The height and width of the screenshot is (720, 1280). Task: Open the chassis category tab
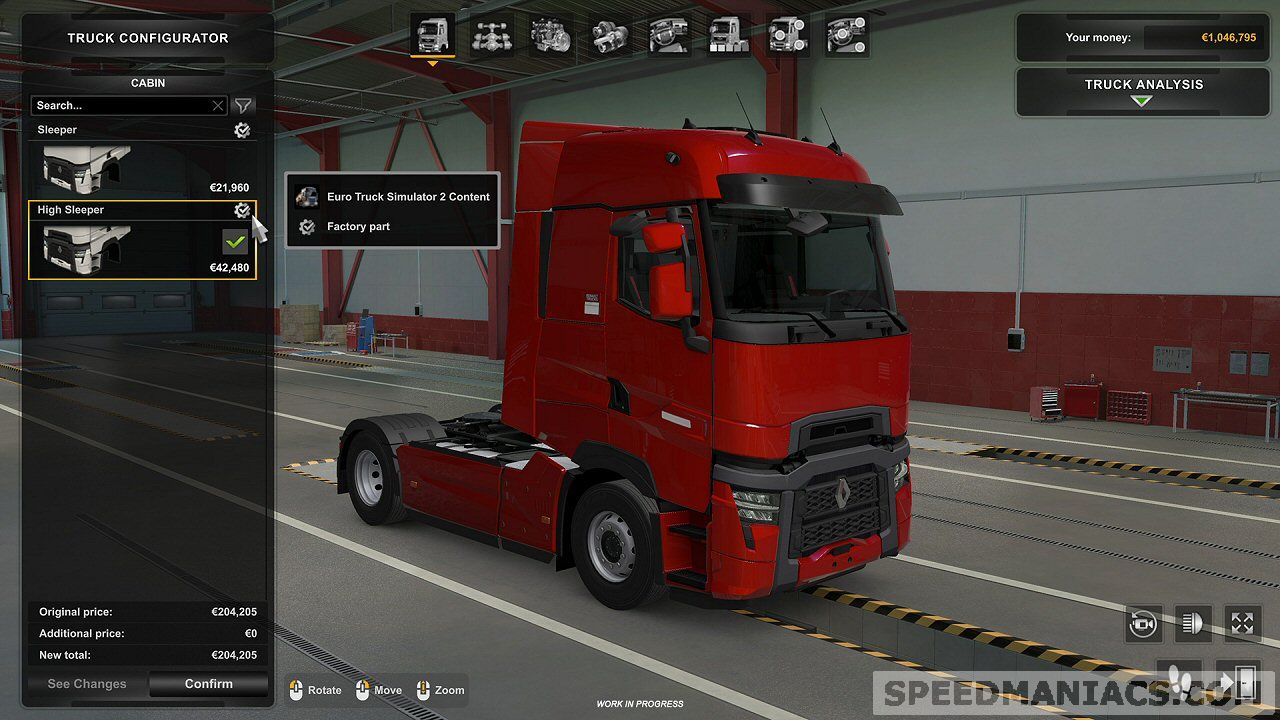[x=492, y=36]
